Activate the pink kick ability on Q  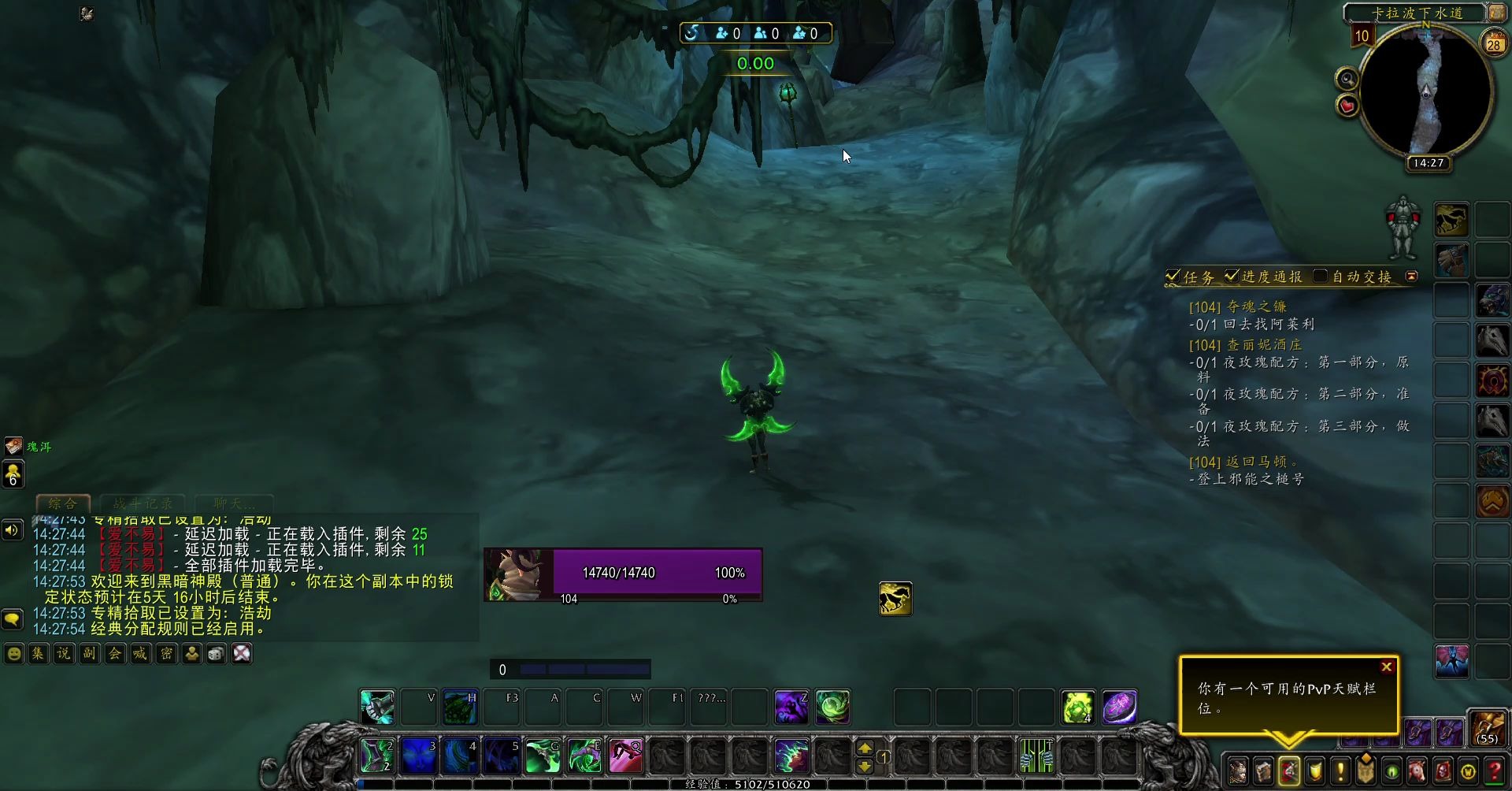click(626, 756)
